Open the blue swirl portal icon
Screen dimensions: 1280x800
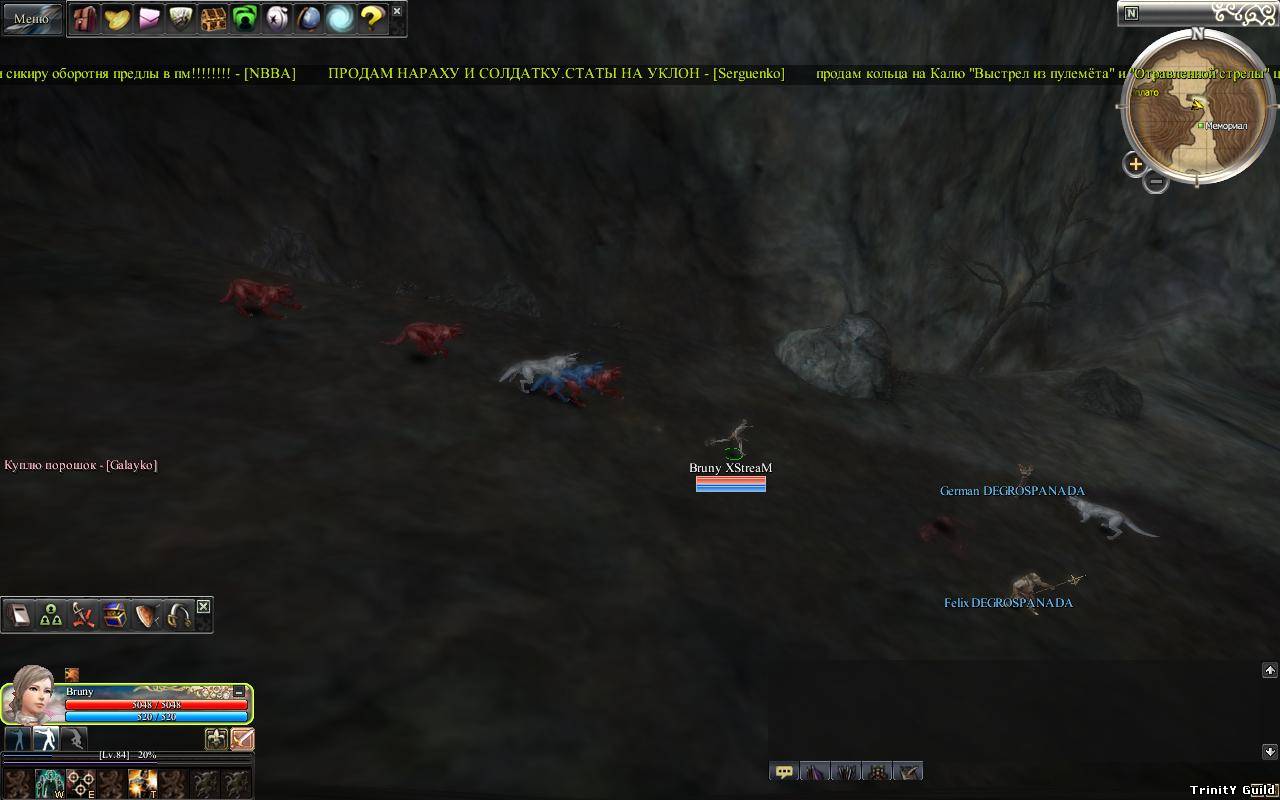coord(341,19)
